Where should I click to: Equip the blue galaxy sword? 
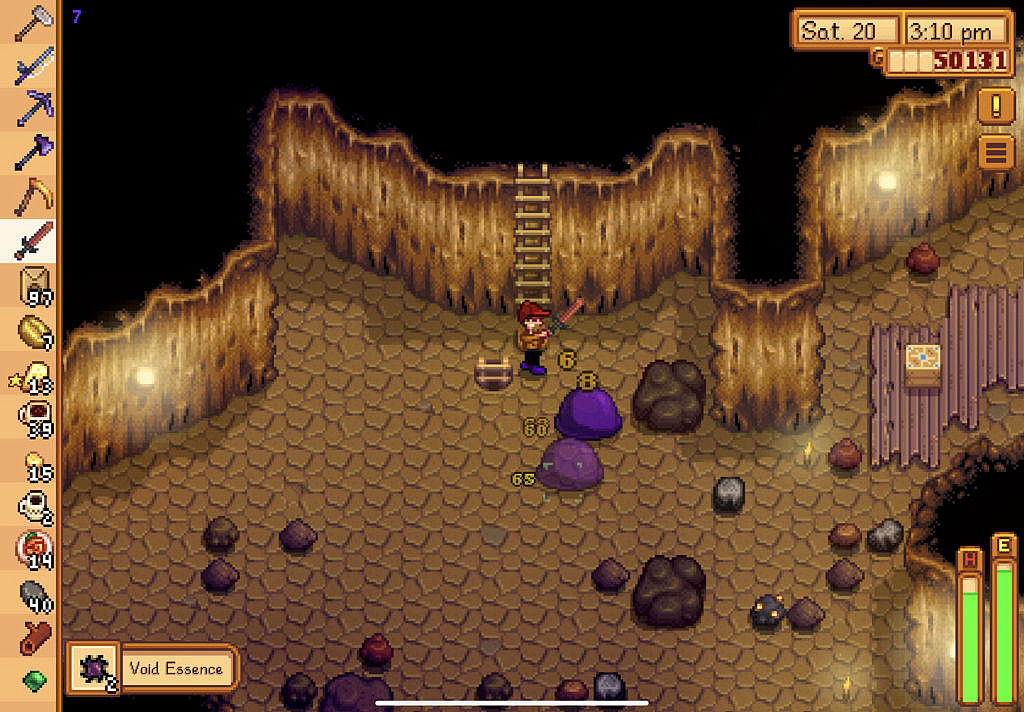point(33,65)
